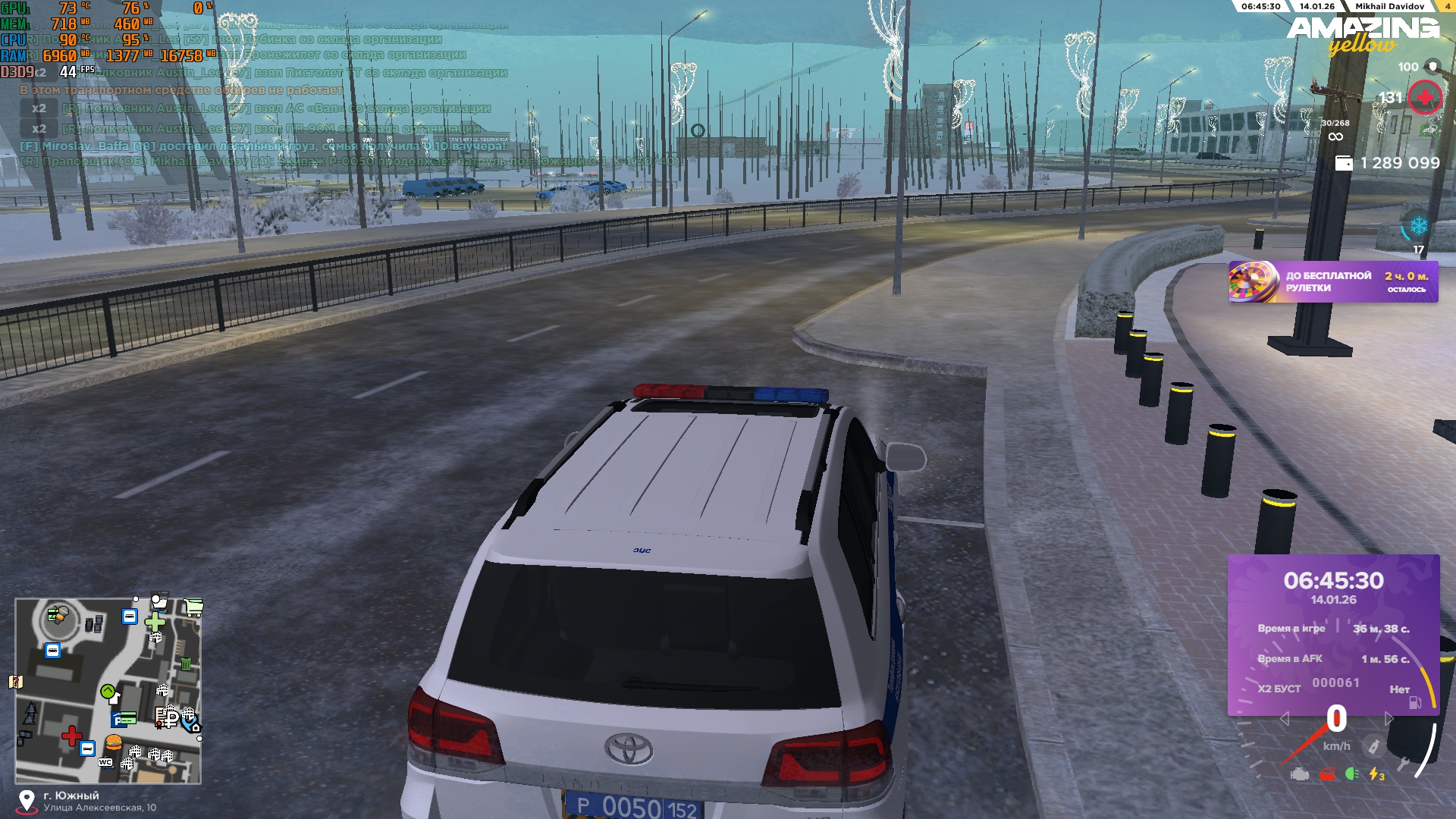Click the wallet money icon
The image size is (1456, 819).
tap(1343, 163)
